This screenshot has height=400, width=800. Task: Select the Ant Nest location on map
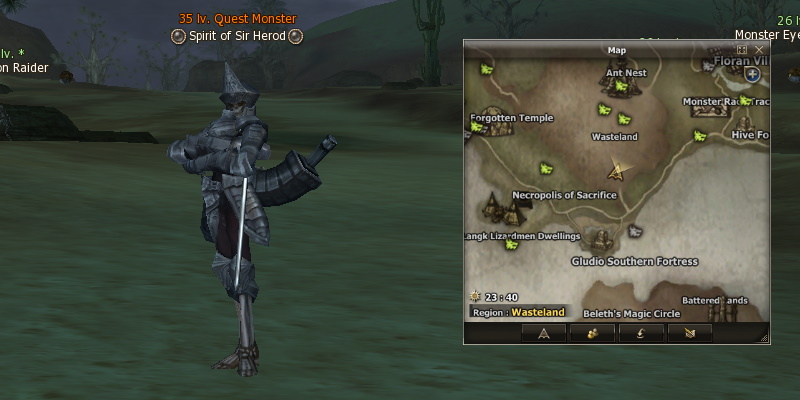click(x=624, y=73)
